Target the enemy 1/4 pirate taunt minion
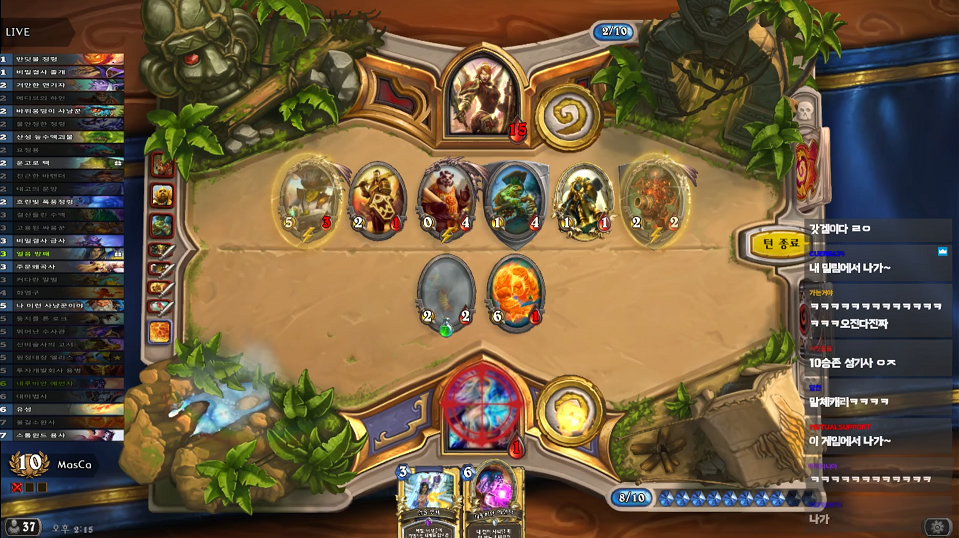 pyautogui.click(x=515, y=197)
